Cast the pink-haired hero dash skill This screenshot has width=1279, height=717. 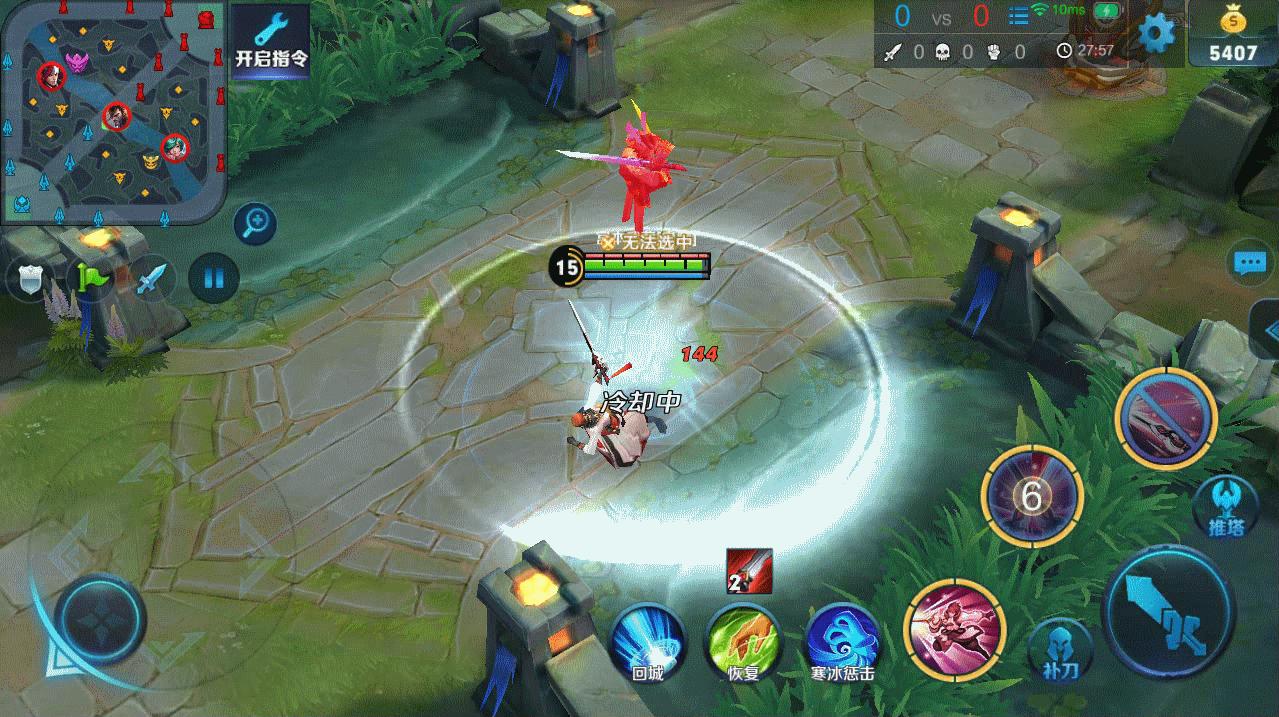tap(954, 626)
